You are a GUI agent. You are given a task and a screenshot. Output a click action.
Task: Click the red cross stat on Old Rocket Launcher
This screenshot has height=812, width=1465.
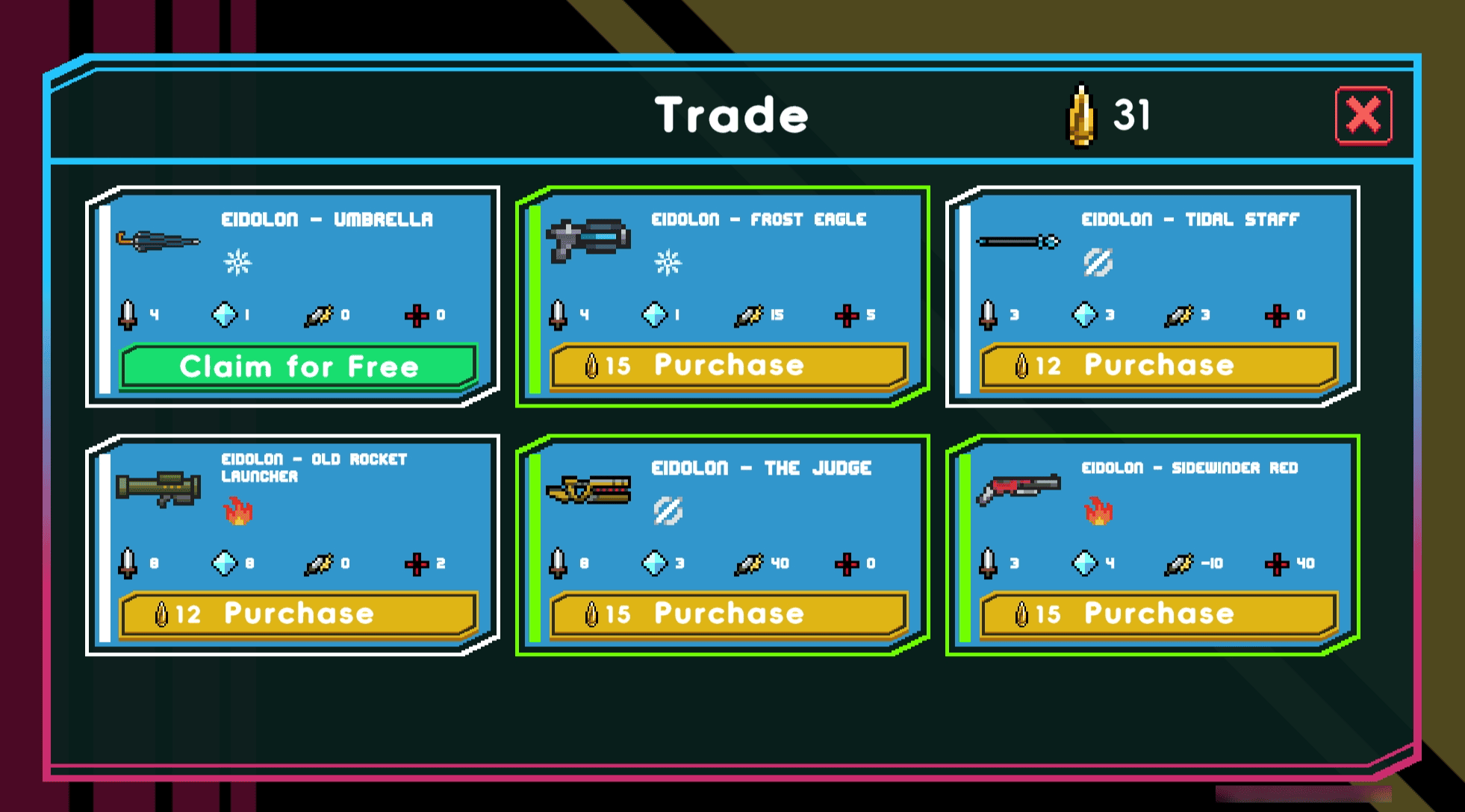(x=418, y=564)
